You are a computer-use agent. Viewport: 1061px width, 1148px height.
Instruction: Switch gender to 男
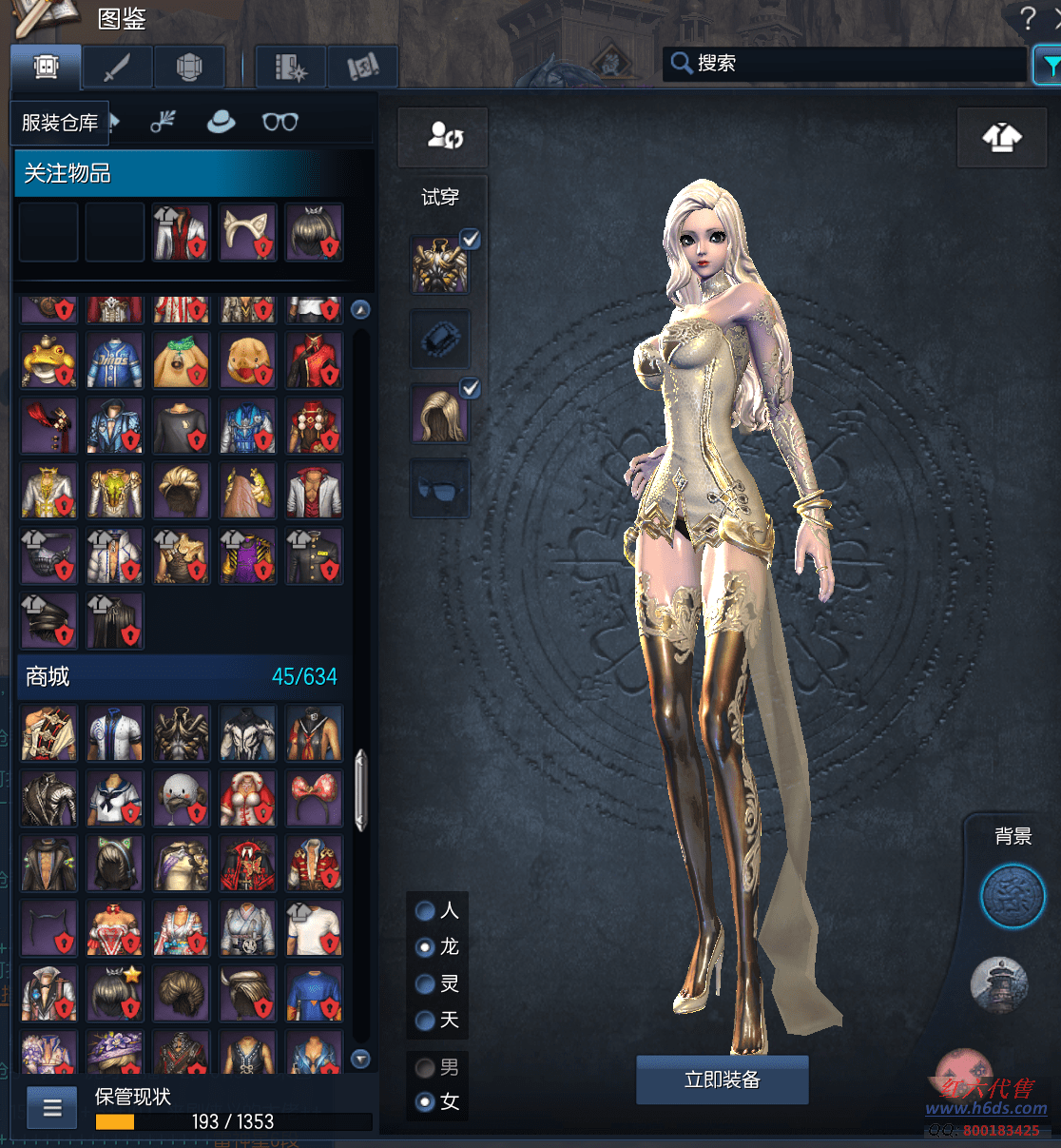pyautogui.click(x=426, y=1068)
